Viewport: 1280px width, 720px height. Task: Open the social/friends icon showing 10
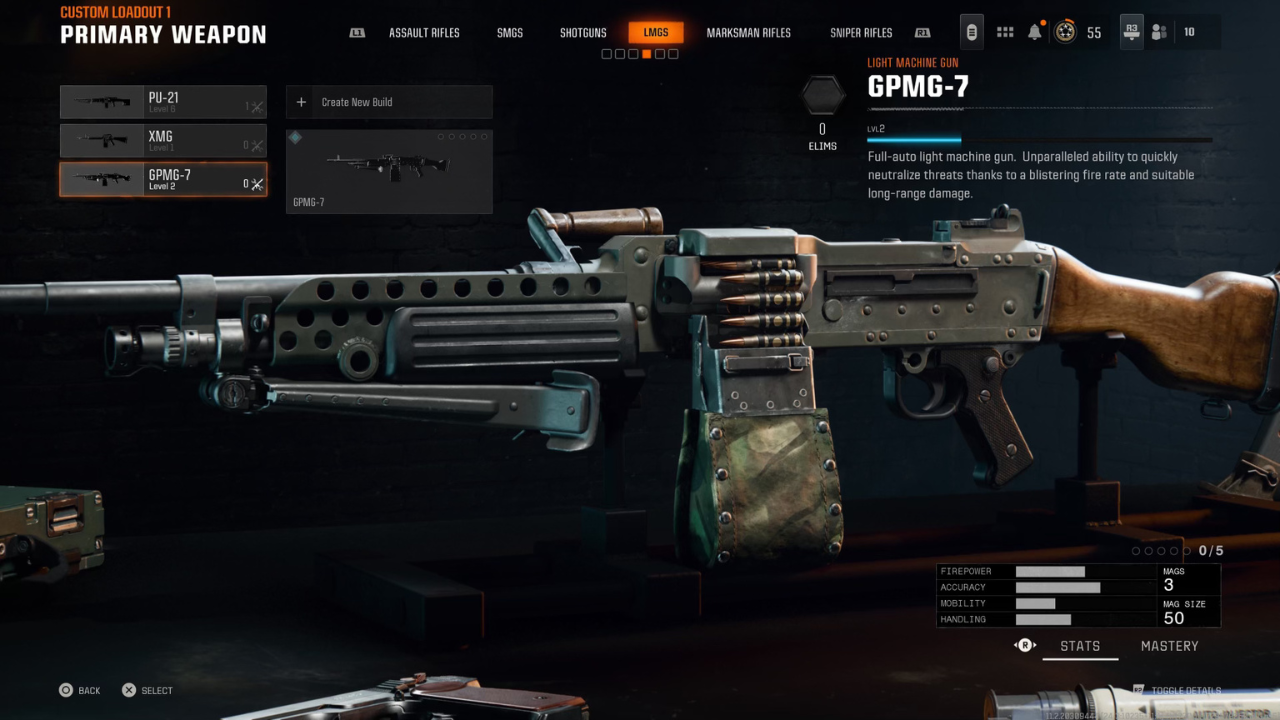click(x=1159, y=31)
